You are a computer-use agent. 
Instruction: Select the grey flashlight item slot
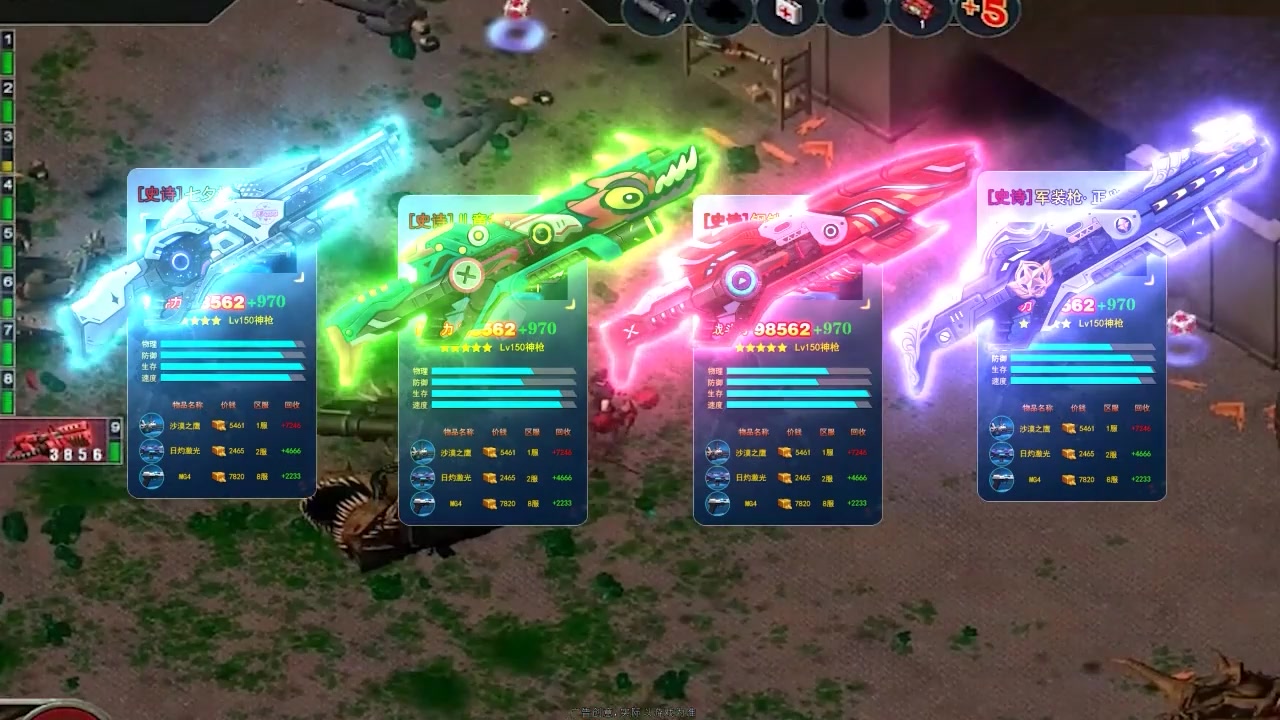[x=654, y=13]
